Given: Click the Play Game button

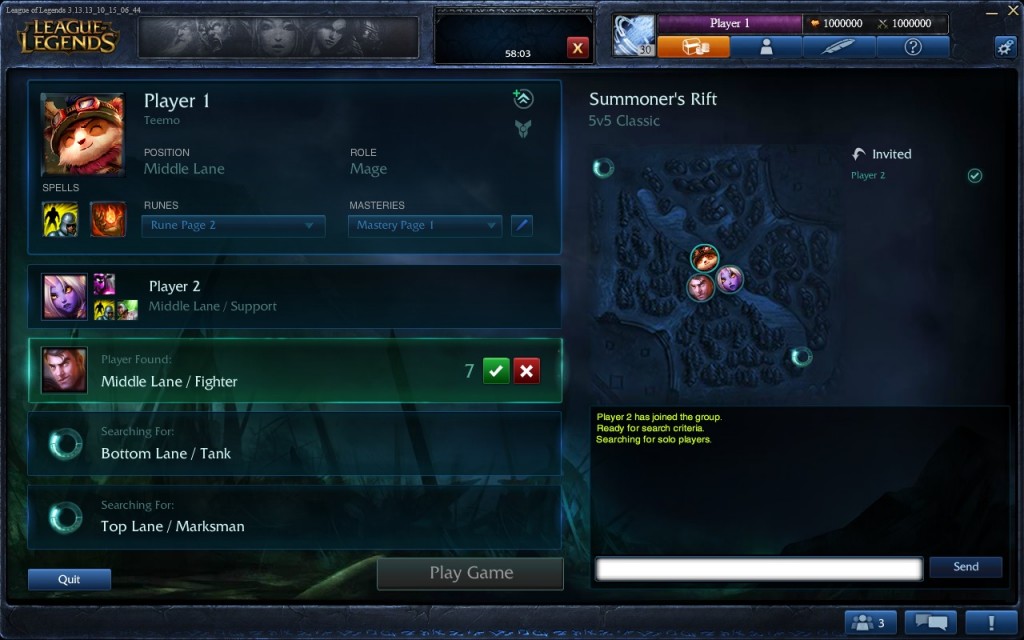Looking at the screenshot, I should point(470,573).
